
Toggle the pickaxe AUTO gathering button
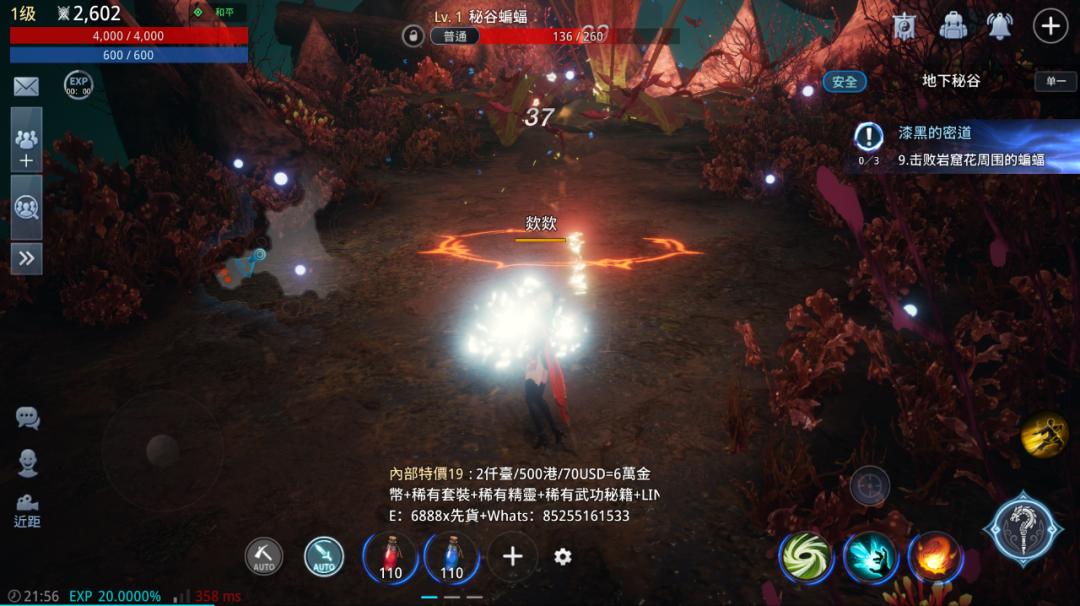[264, 557]
